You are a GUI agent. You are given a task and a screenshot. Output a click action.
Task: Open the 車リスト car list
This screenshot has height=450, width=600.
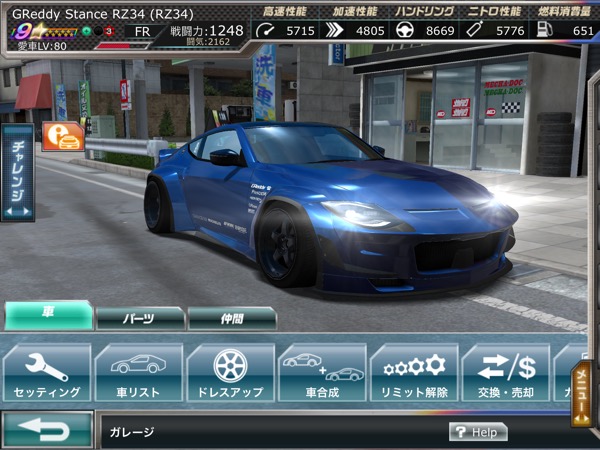(x=139, y=372)
